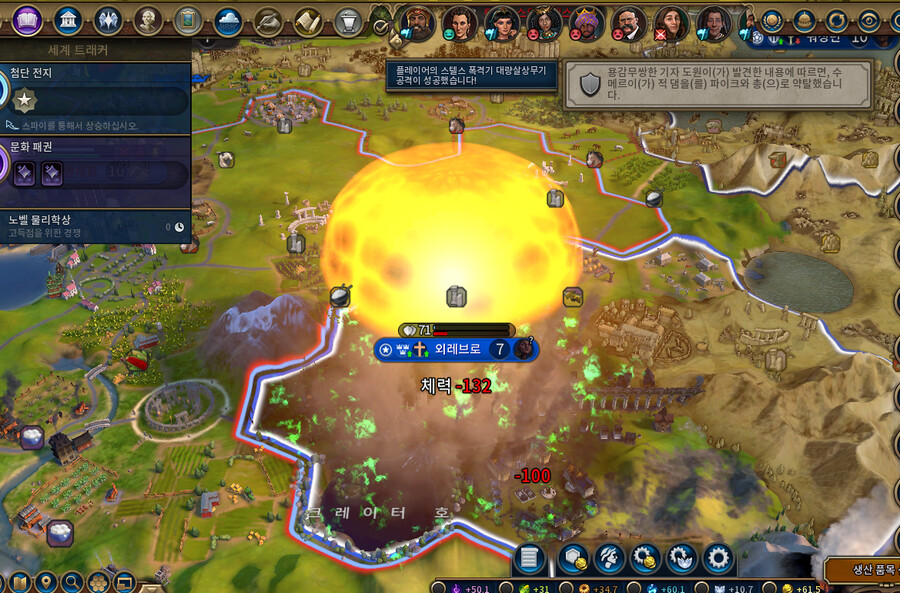This screenshot has width=900, height=593.
Task: Open the civics tree with the blue columned building icon
Action: (69, 19)
